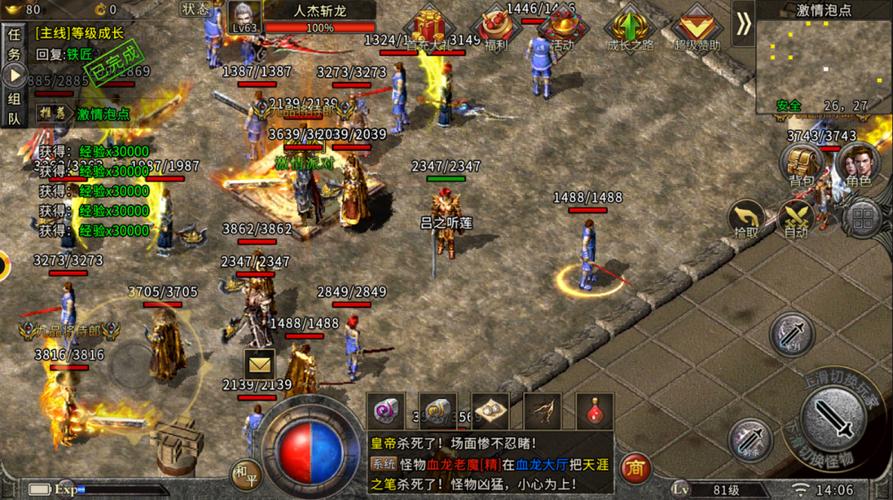Open the 背包 backpack

click(801, 164)
